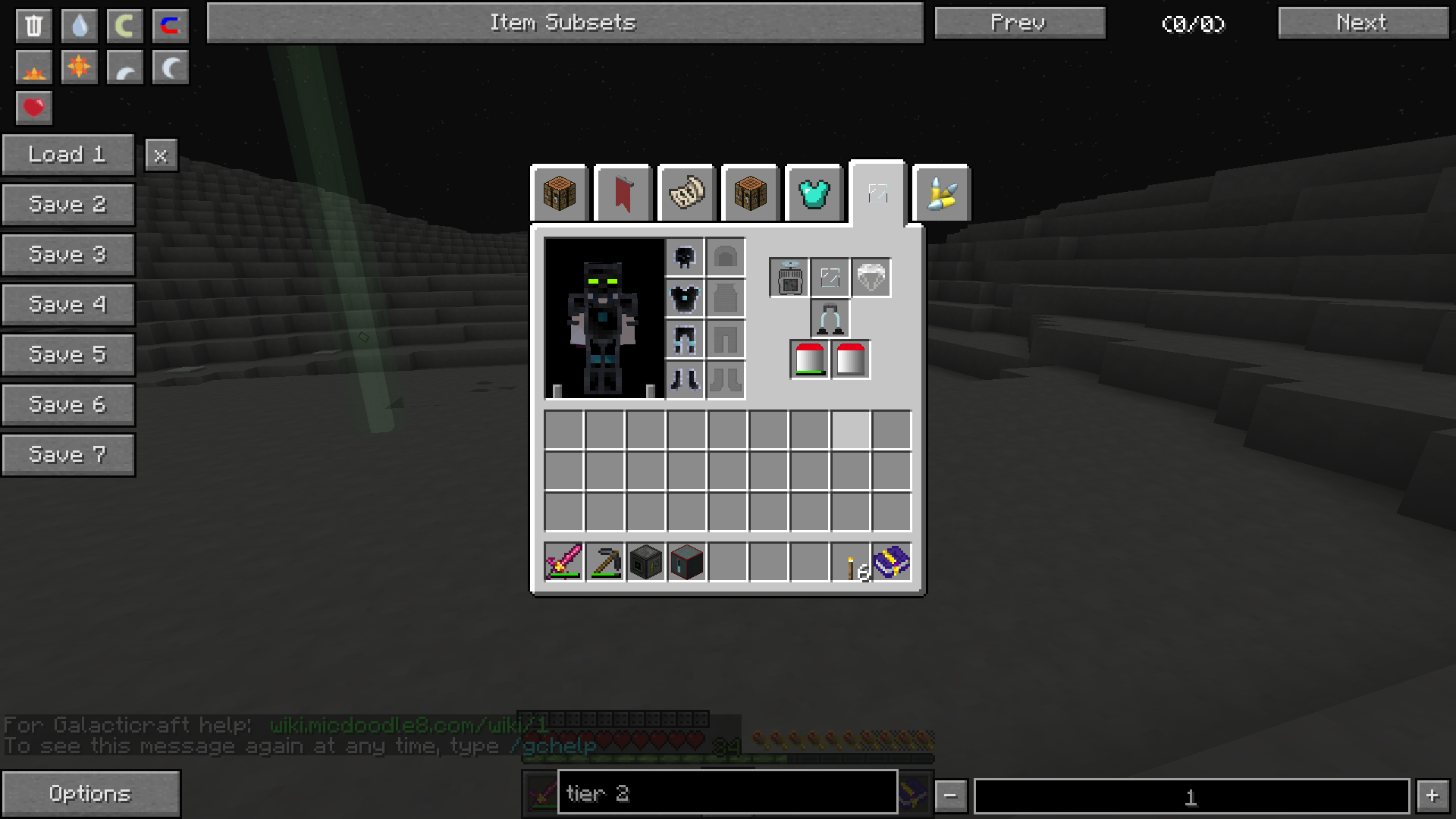
Task: Activate the magnet mode icon
Action: (x=170, y=25)
